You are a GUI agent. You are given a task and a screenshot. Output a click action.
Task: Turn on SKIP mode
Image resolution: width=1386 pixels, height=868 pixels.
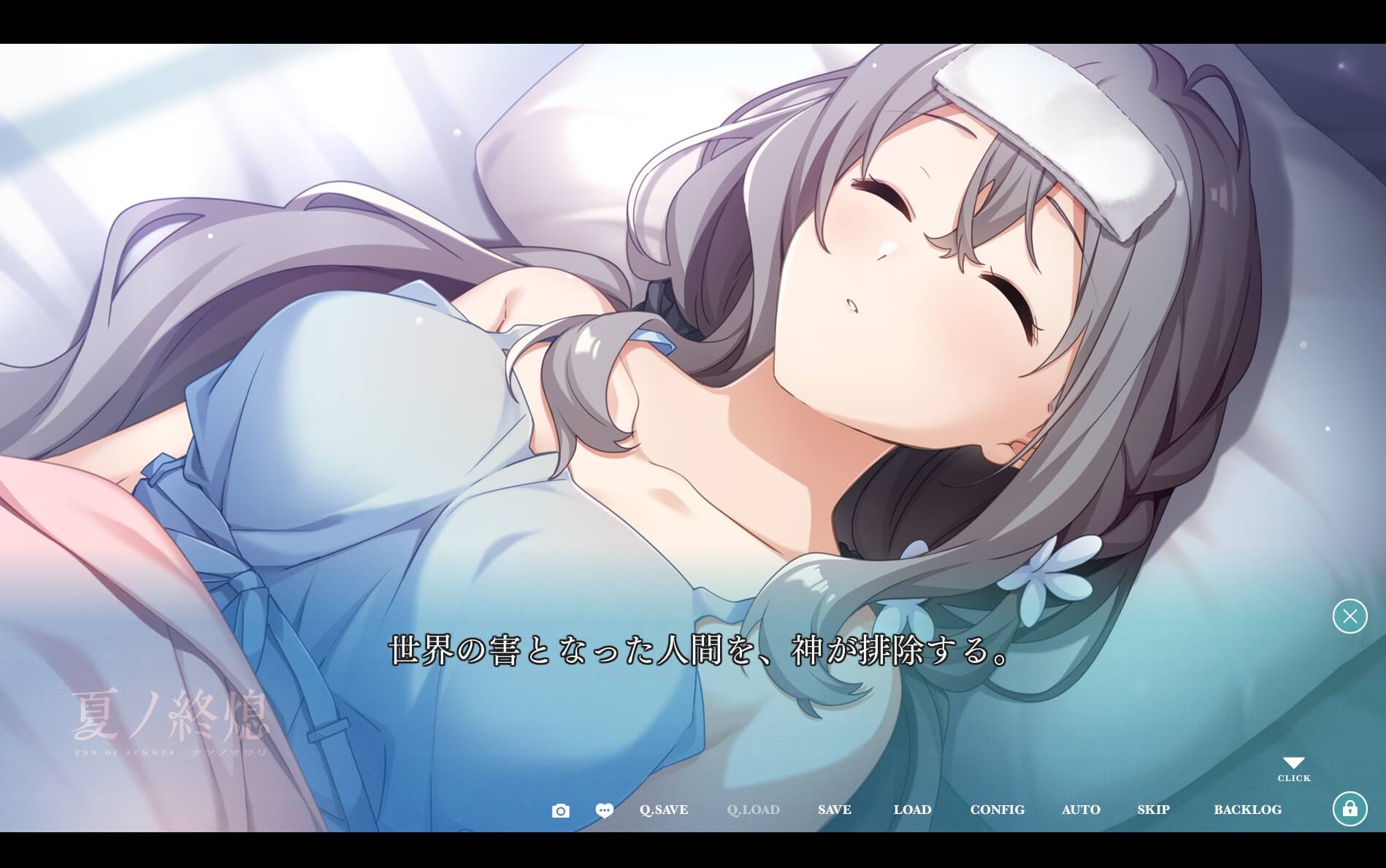point(1153,810)
